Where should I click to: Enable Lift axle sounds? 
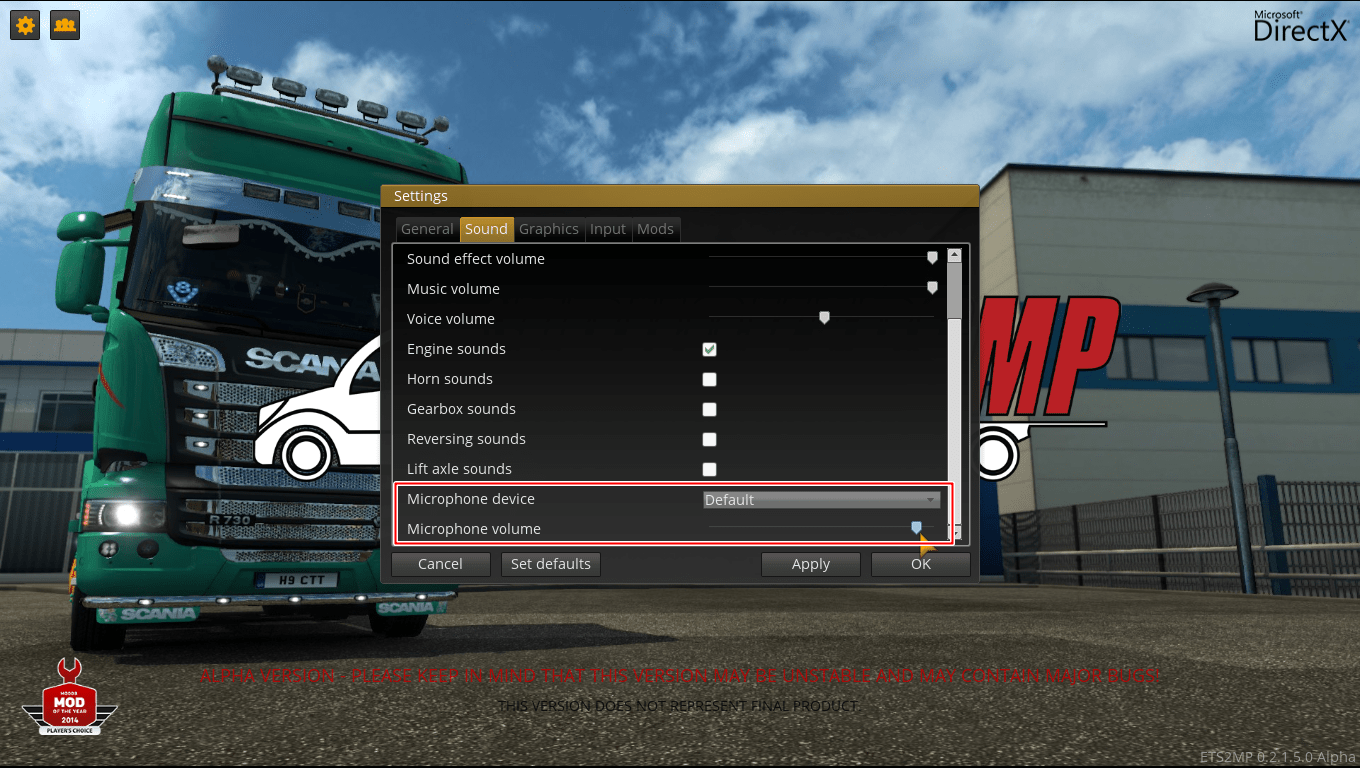pyautogui.click(x=709, y=469)
